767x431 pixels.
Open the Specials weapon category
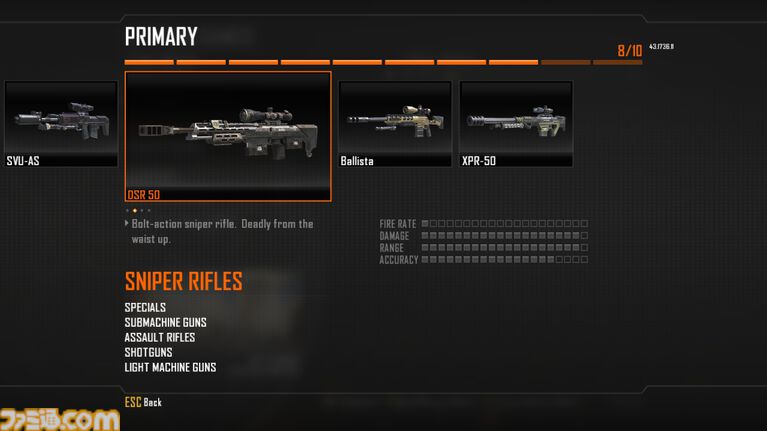[x=146, y=307]
